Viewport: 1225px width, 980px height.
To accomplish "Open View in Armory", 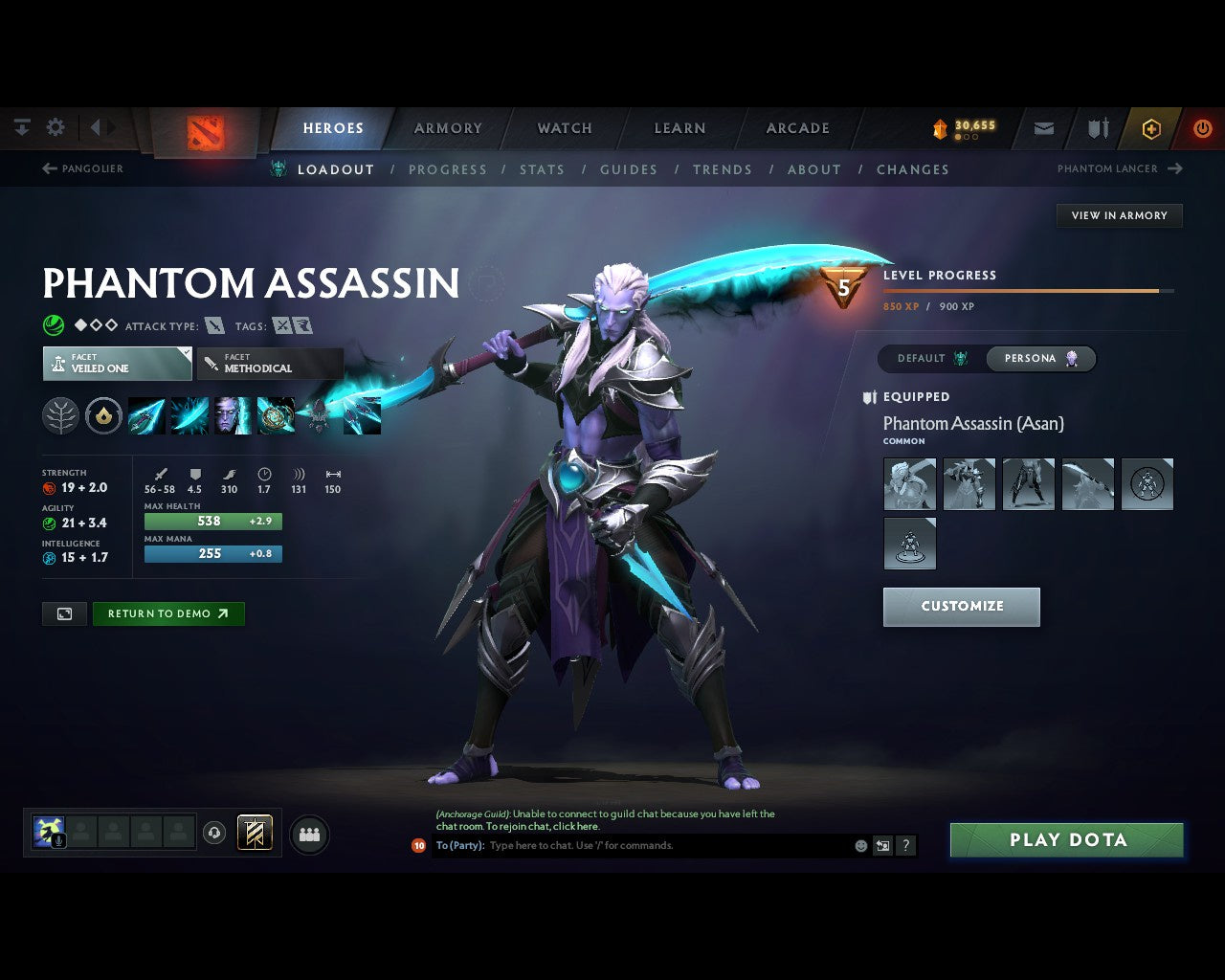I will tap(1119, 215).
